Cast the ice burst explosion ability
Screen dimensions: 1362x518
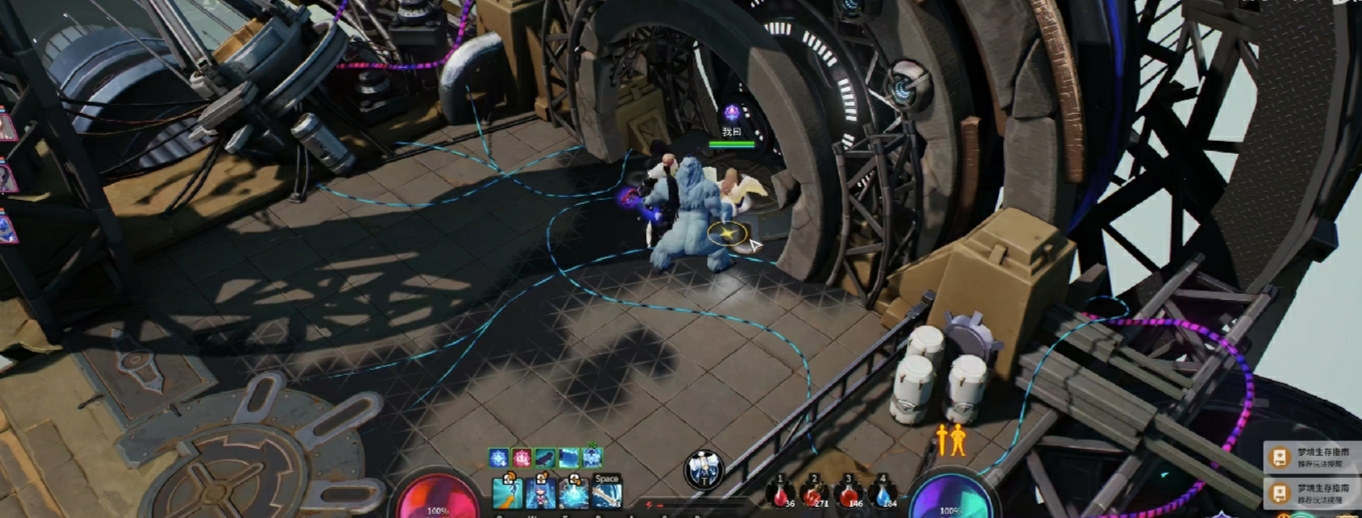point(574,494)
